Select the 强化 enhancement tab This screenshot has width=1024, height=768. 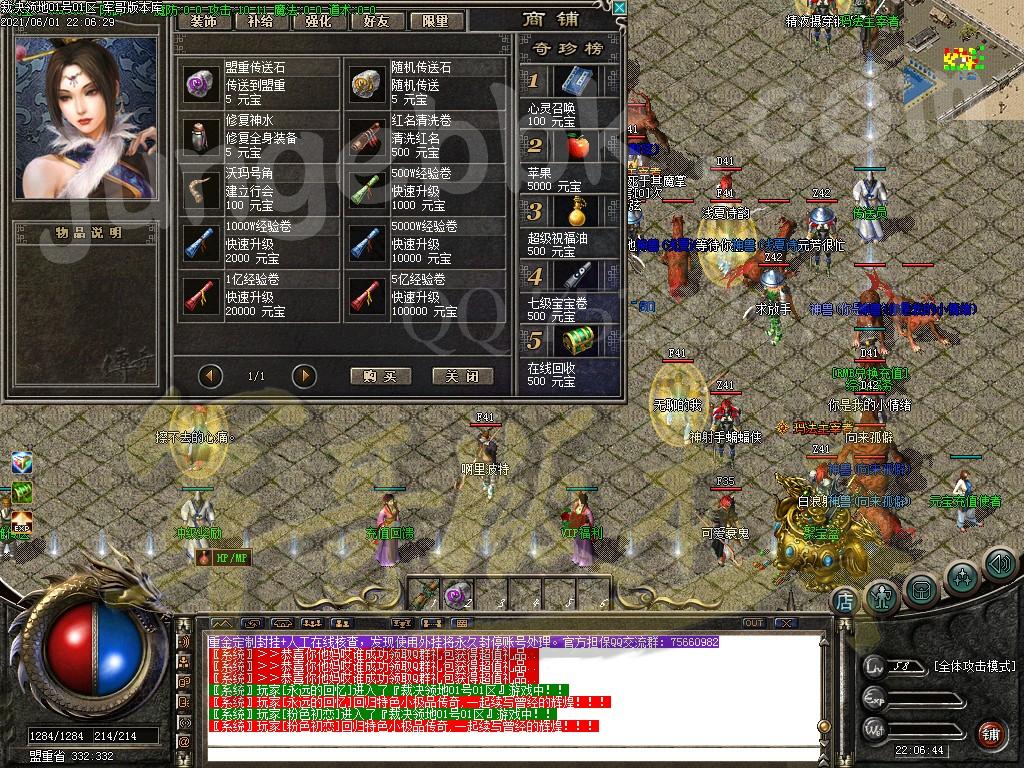[x=318, y=20]
